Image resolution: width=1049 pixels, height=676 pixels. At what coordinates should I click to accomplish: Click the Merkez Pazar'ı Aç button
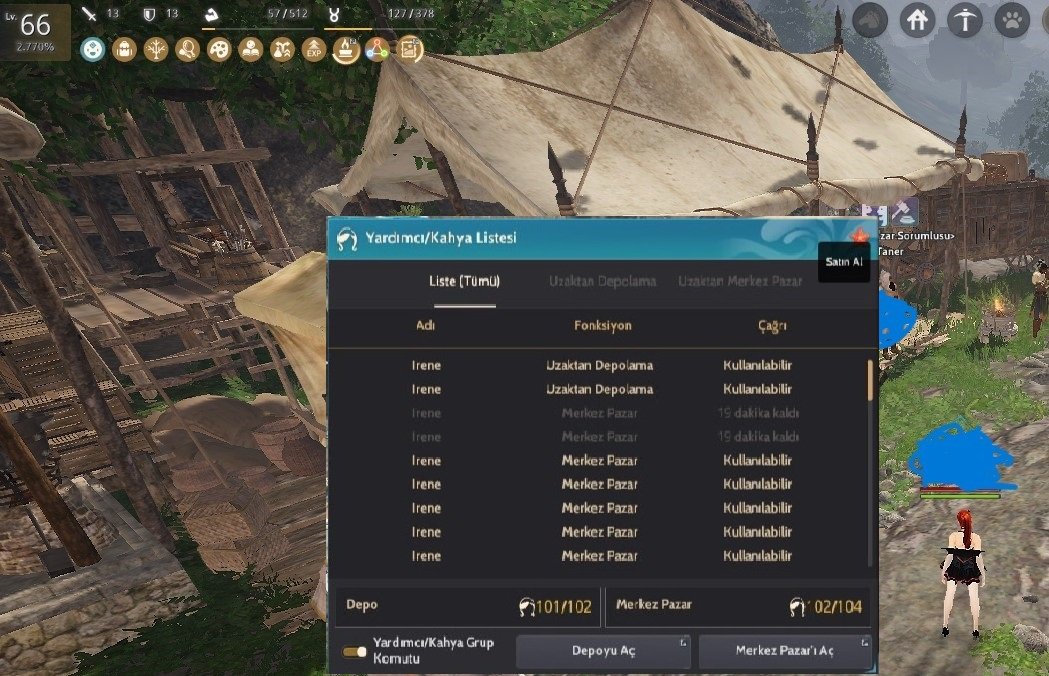(x=785, y=651)
